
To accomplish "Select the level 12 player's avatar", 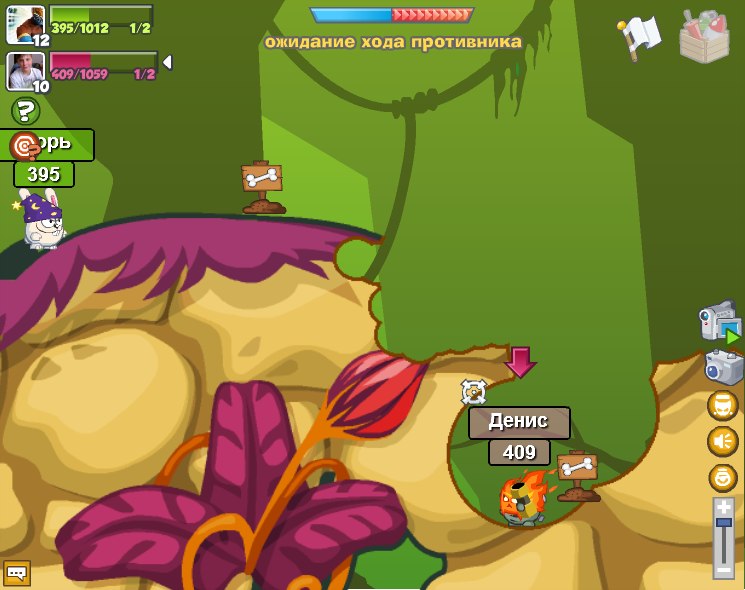I will click(x=25, y=24).
